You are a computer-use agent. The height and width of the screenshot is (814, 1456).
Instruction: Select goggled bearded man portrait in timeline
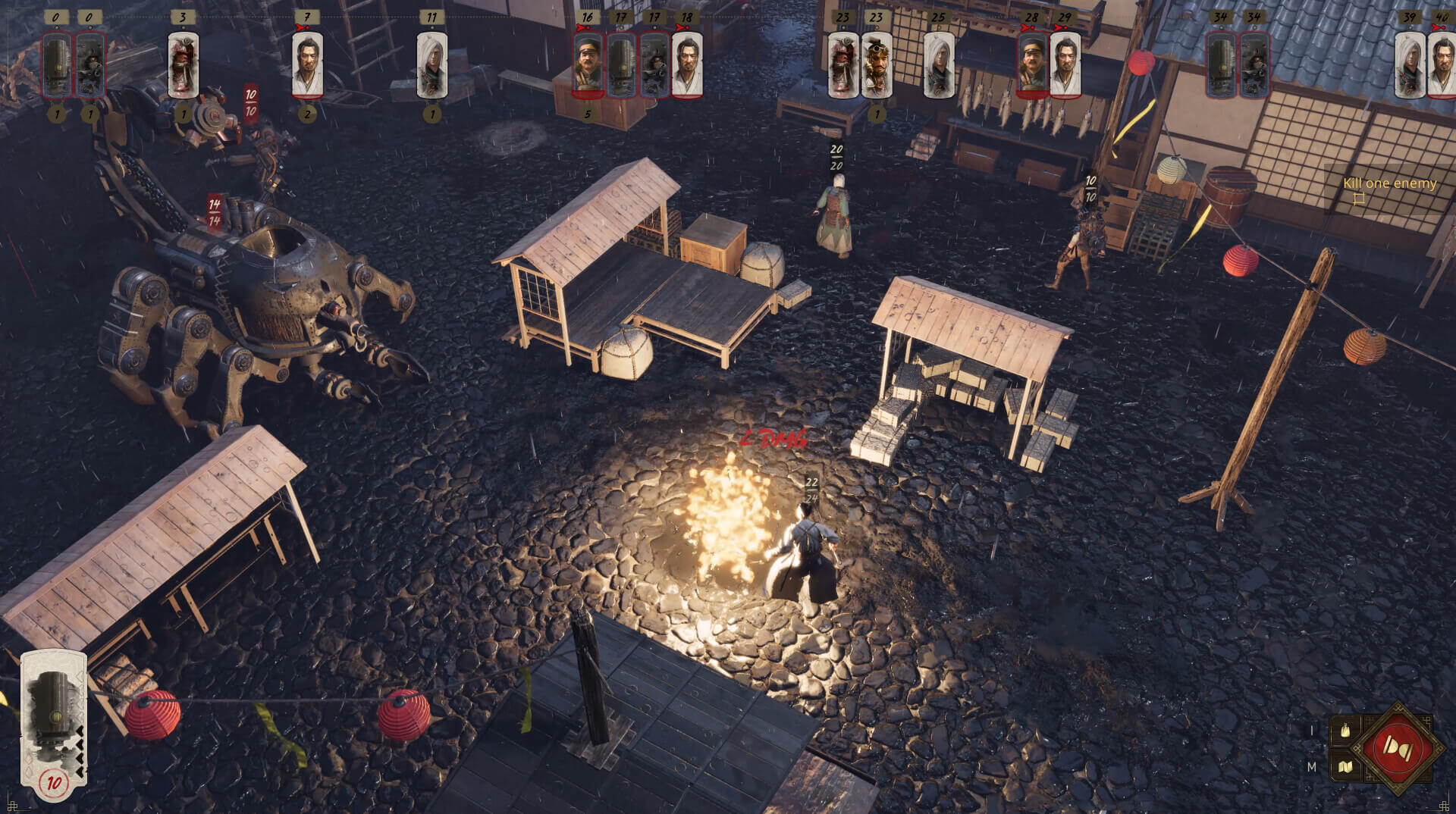[876, 65]
